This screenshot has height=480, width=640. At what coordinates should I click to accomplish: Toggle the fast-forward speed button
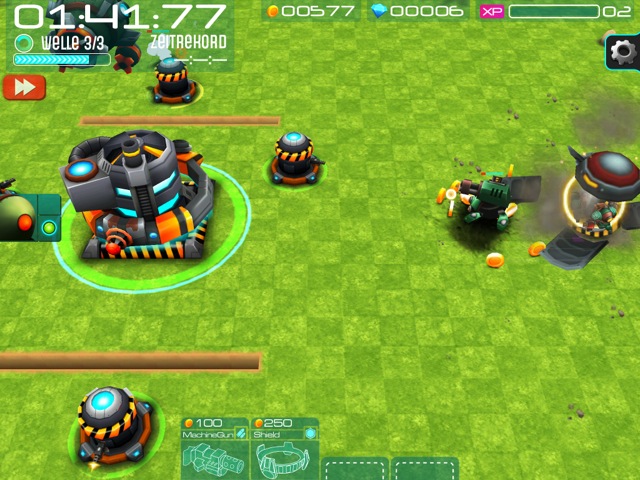point(24,87)
